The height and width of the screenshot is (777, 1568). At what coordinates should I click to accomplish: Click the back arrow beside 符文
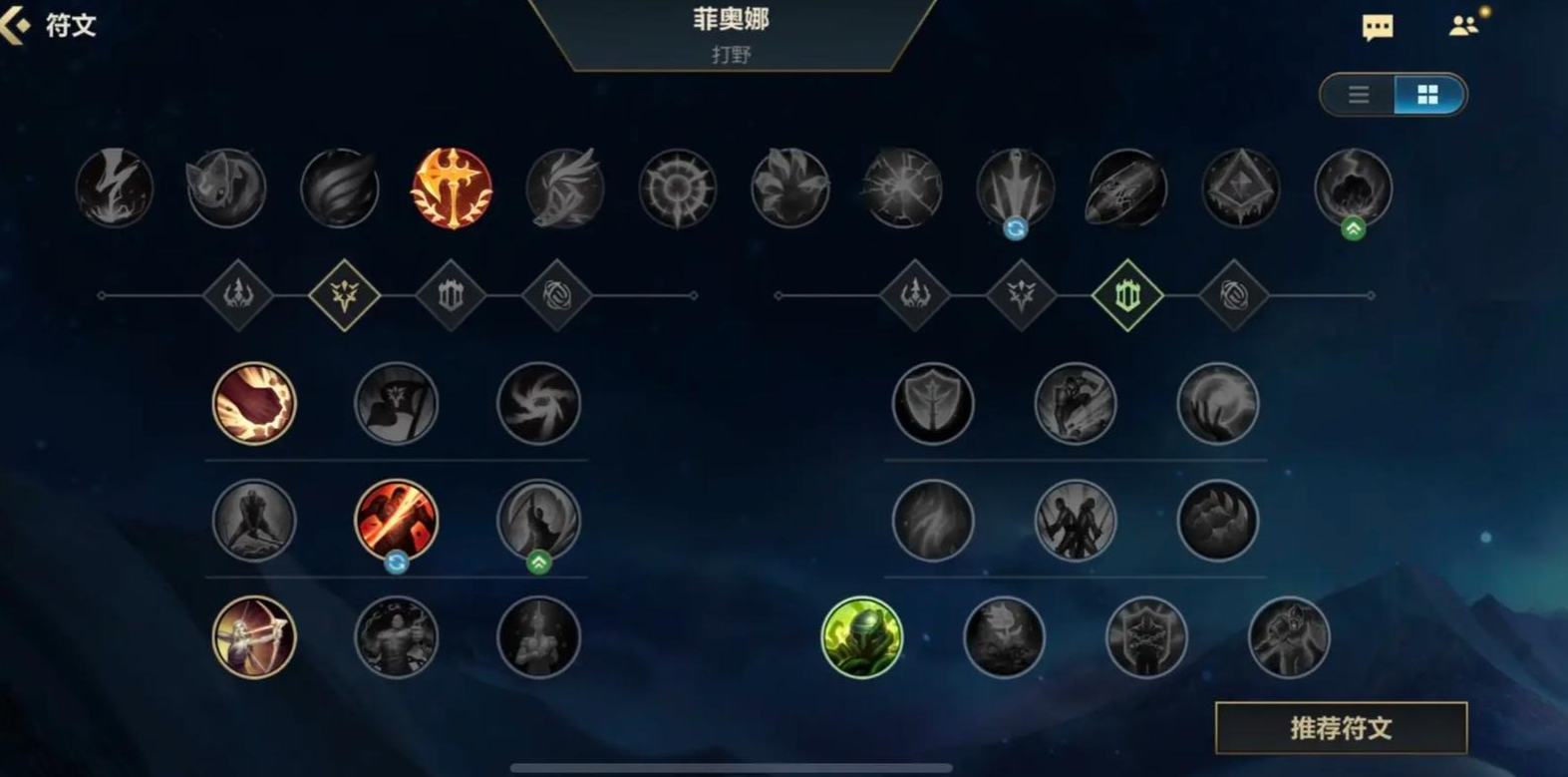(x=17, y=24)
